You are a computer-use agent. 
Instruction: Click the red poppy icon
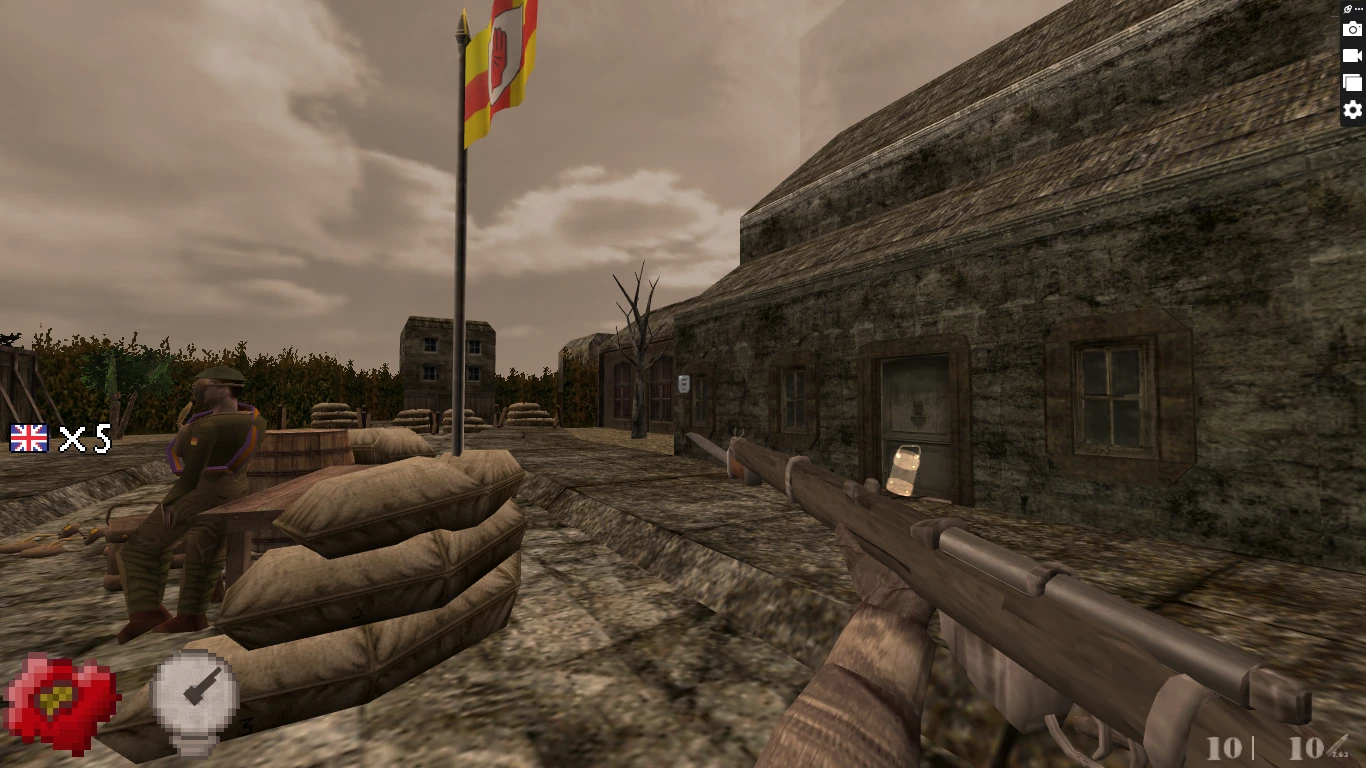[62, 702]
